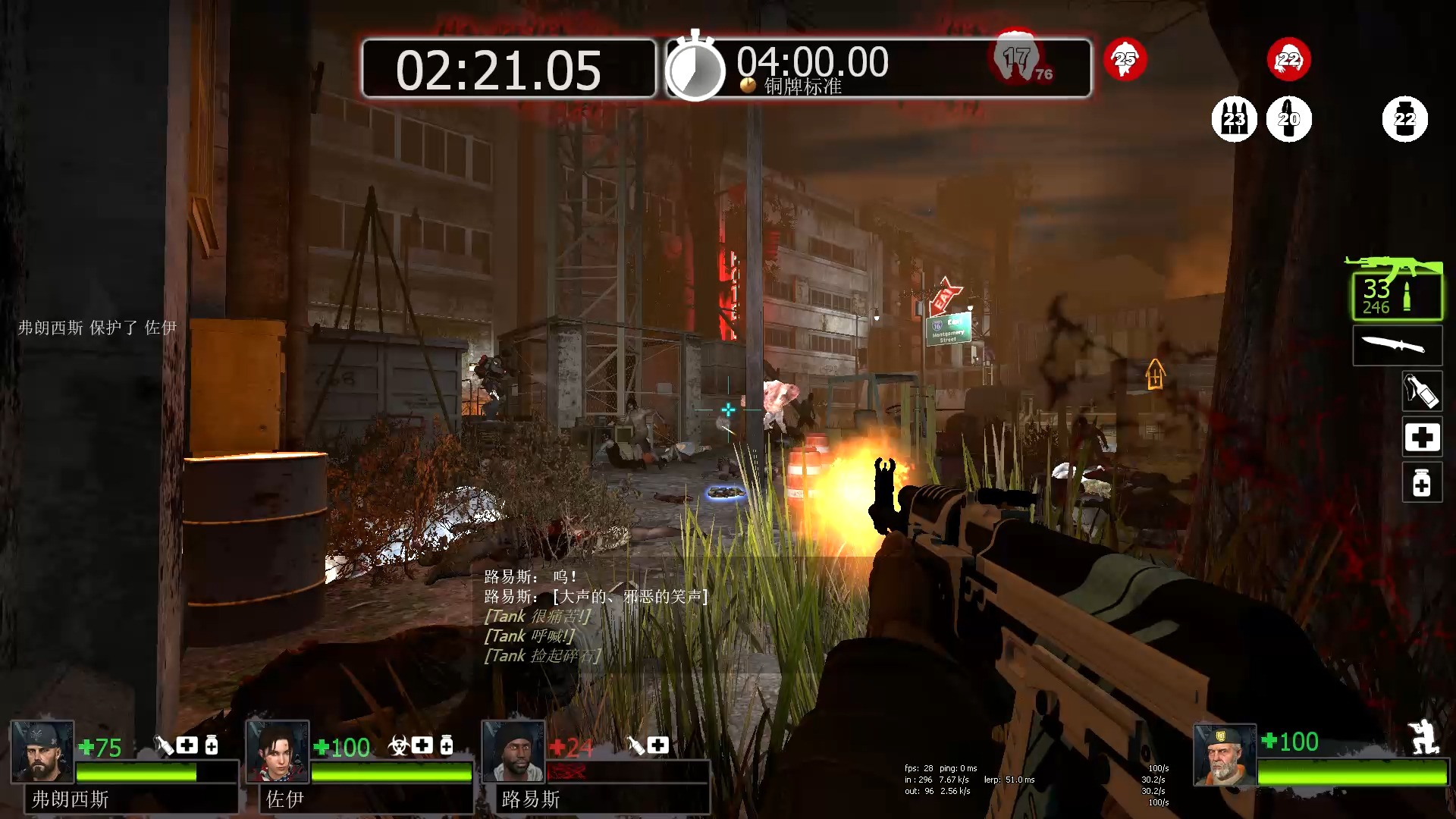Click the Tank kill counter icon
Image resolution: width=1456 pixels, height=819 pixels.
click(x=1016, y=56)
